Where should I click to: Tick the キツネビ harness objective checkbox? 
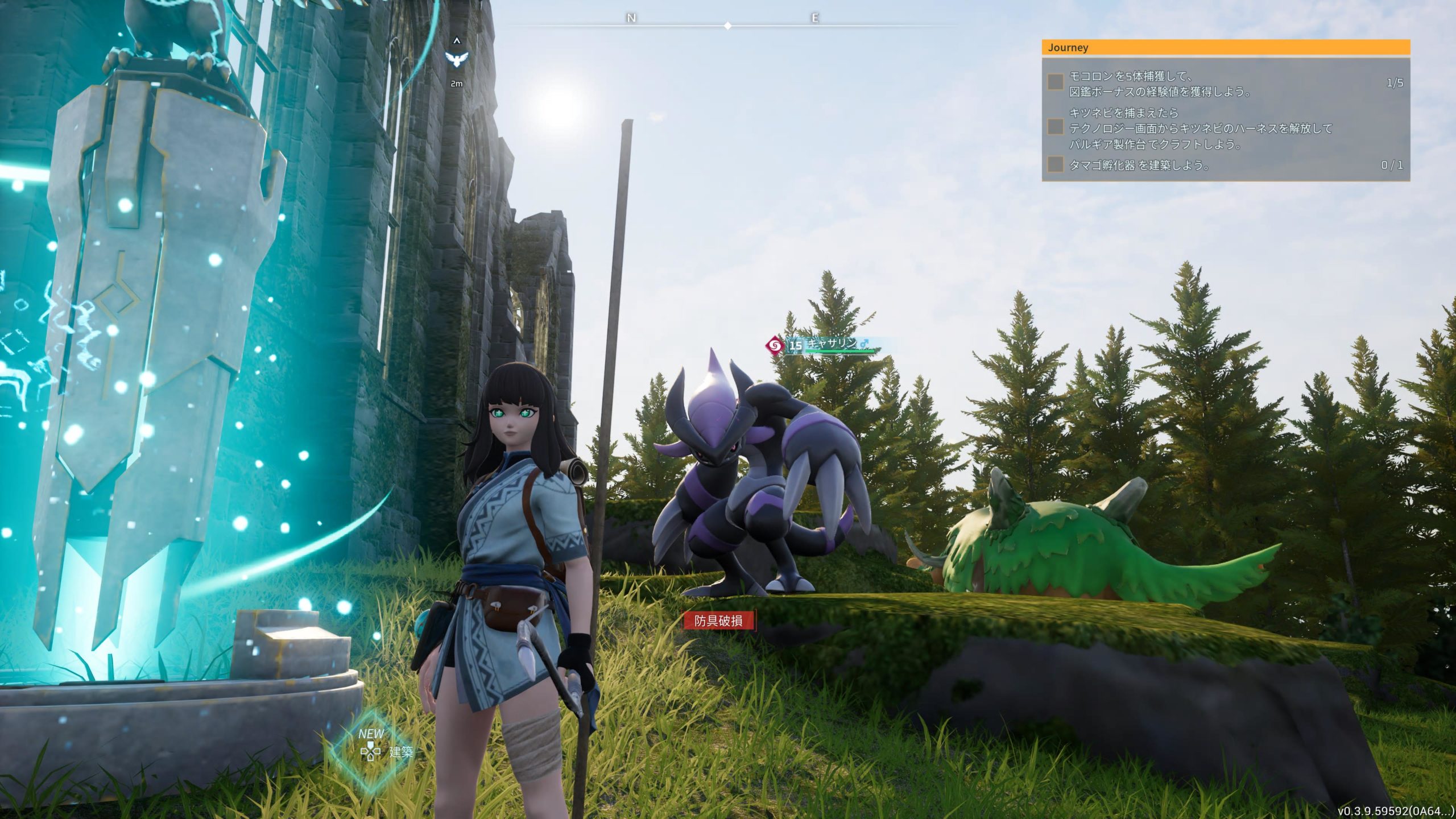tap(1056, 127)
